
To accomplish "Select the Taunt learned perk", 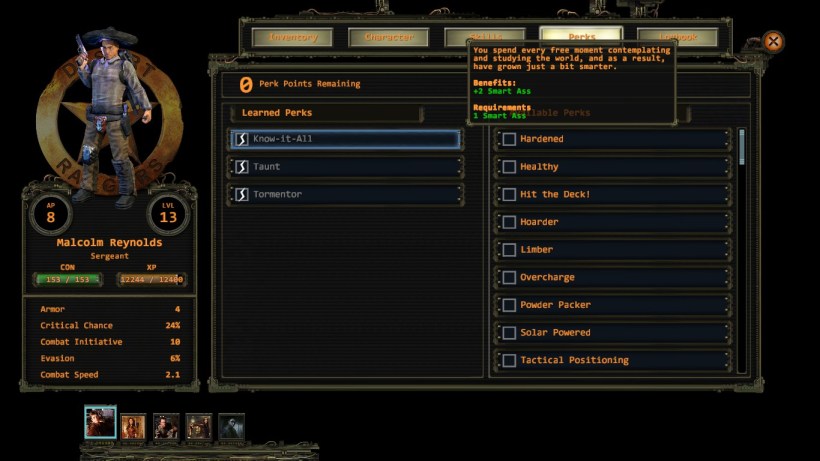I will [346, 167].
